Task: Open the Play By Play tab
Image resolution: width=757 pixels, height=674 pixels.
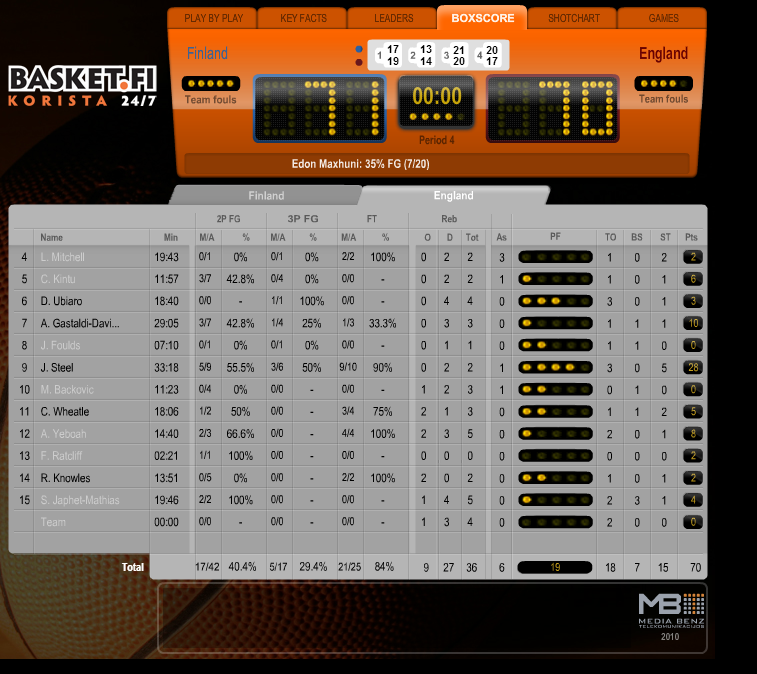Action: pos(211,18)
